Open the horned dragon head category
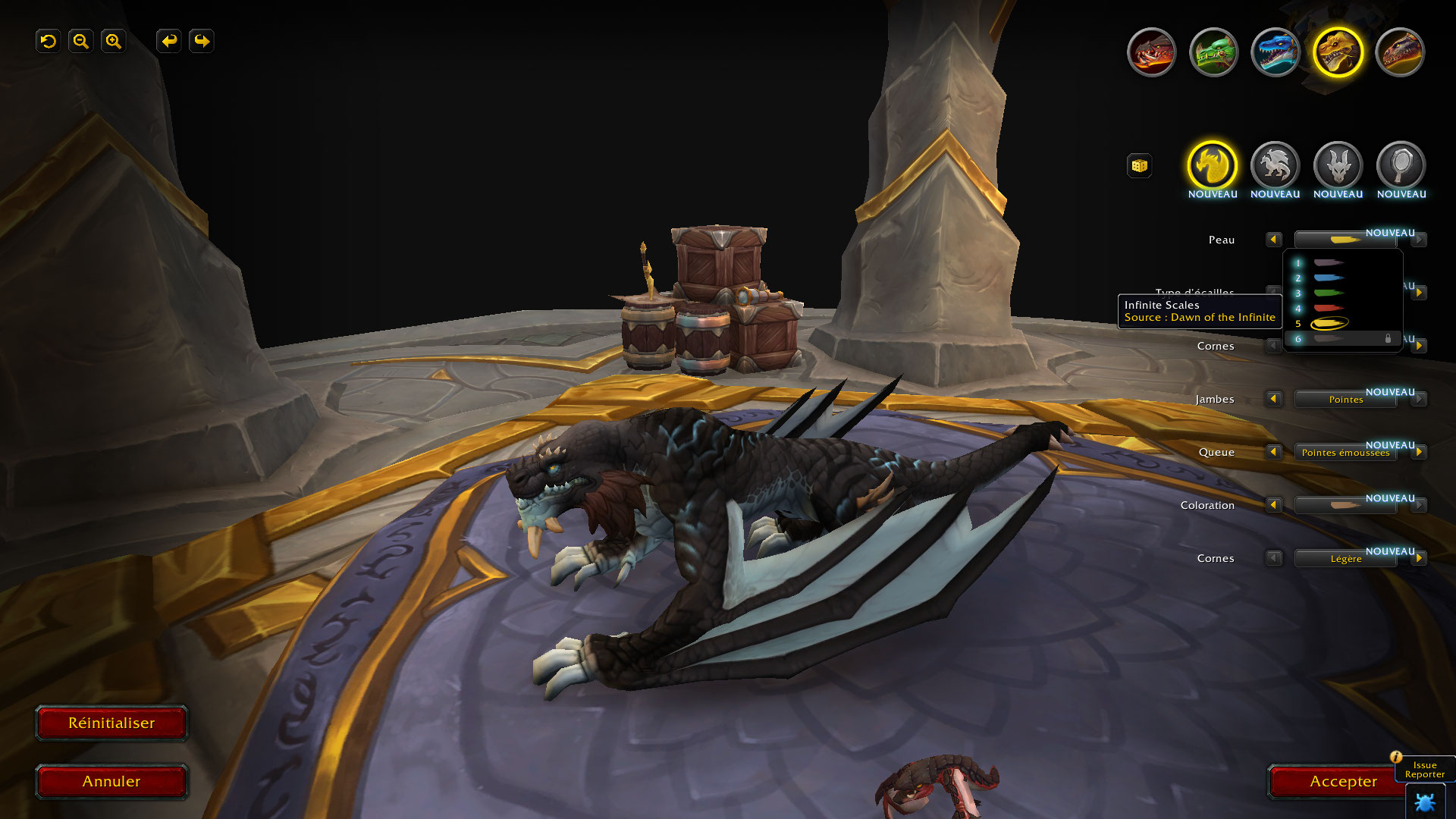Viewport: 1456px width, 819px height. 1338,165
